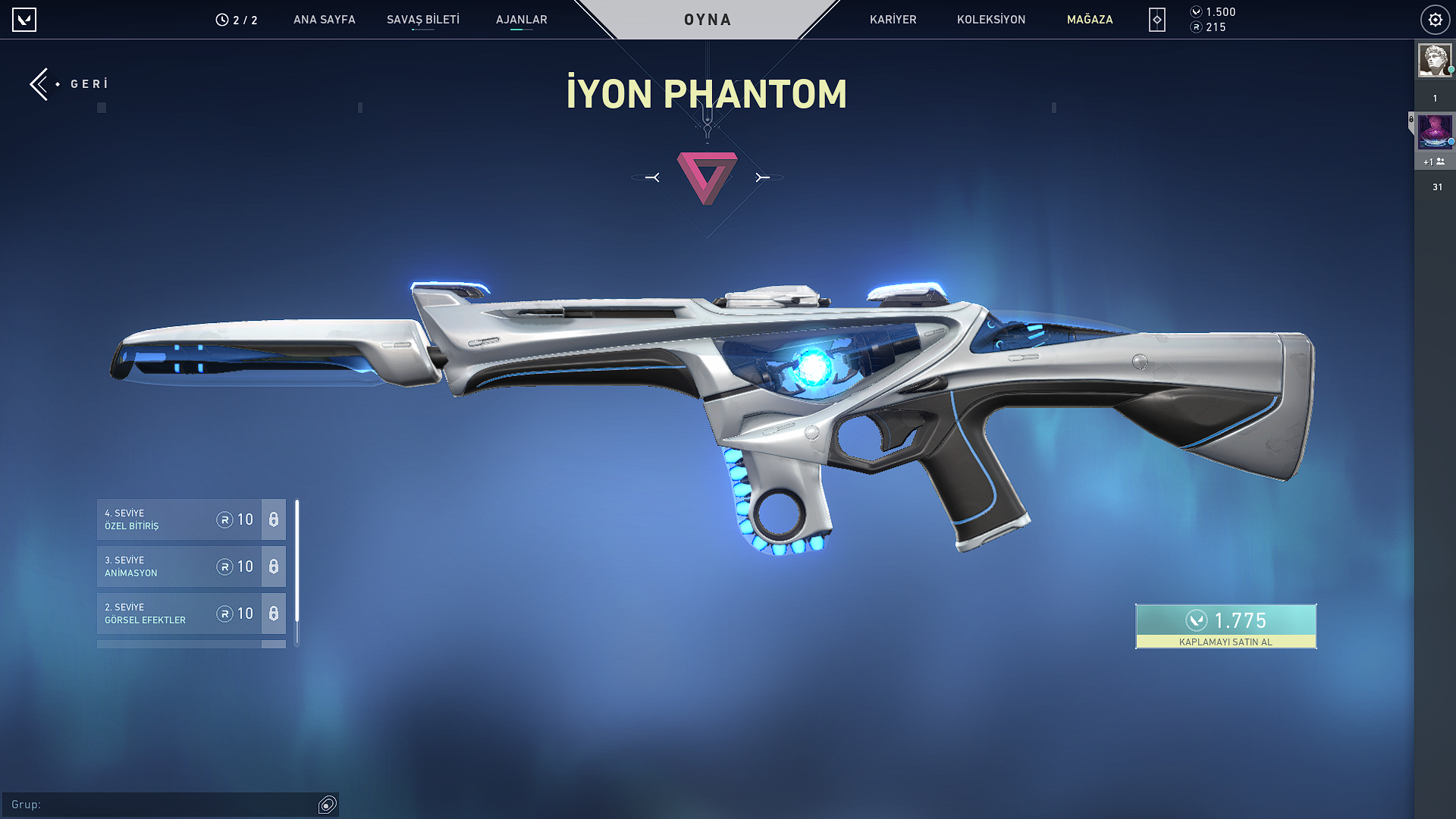Switch to the Savaş Bileti tab
This screenshot has height=819, width=1456.
click(422, 20)
